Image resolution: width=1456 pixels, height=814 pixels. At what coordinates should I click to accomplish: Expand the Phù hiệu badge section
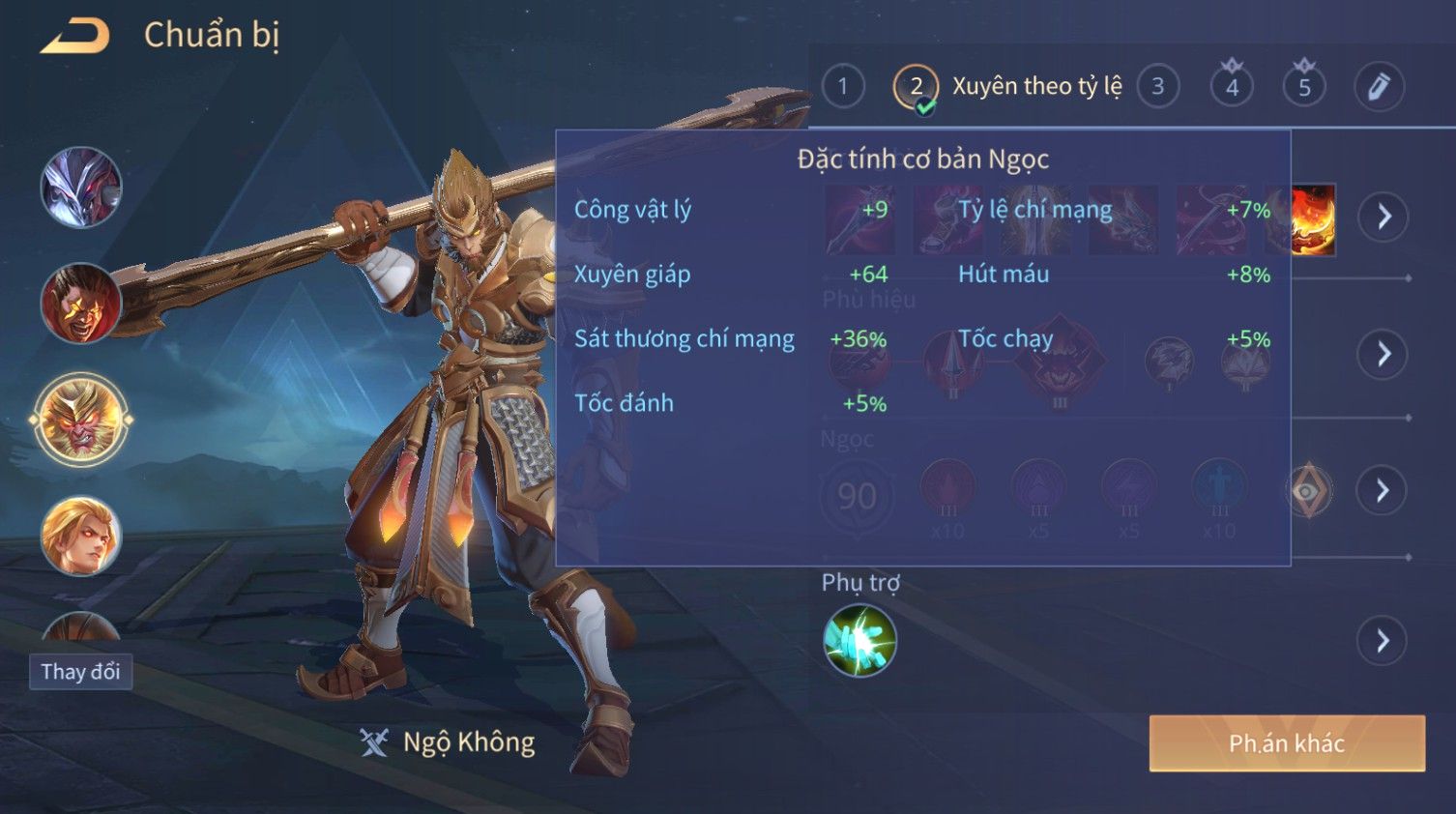pyautogui.click(x=1383, y=354)
